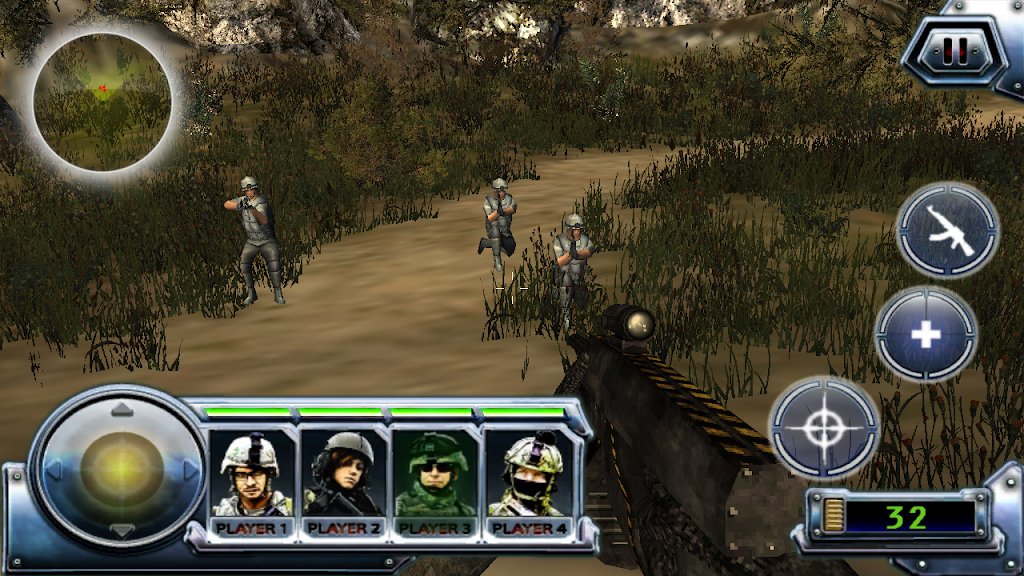Image resolution: width=1024 pixels, height=576 pixels.
Task: Tap the rifle weapon switch button
Action: (947, 231)
